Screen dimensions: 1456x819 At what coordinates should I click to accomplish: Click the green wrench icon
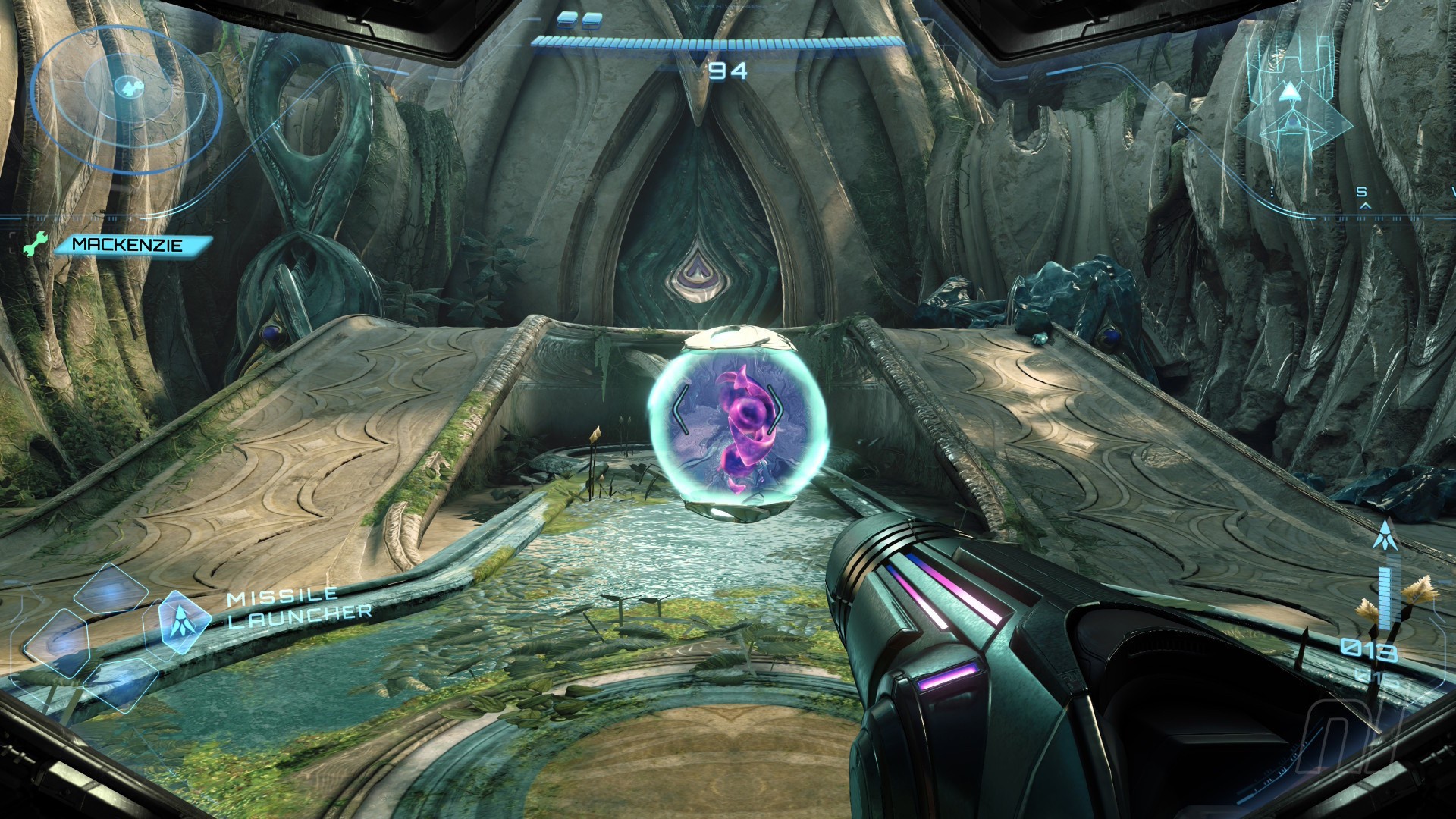pos(35,245)
